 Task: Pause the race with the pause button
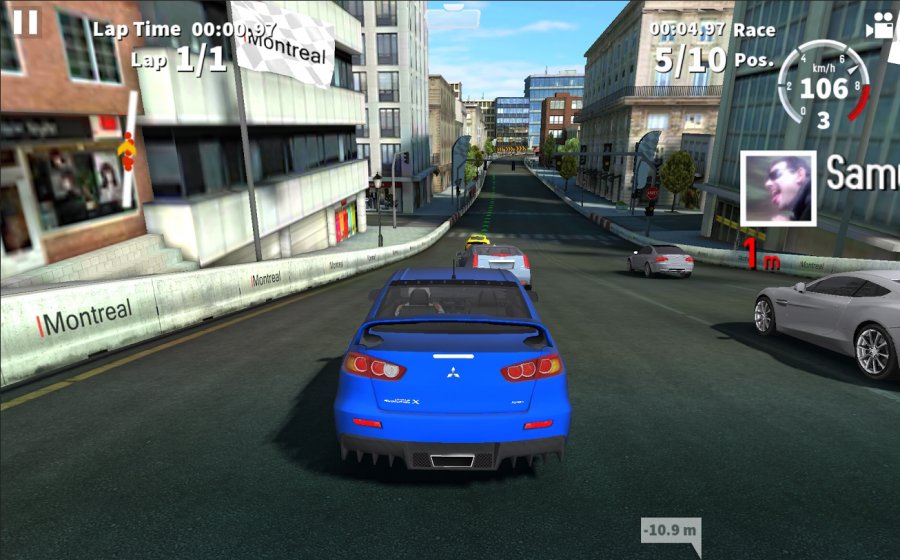click(25, 22)
